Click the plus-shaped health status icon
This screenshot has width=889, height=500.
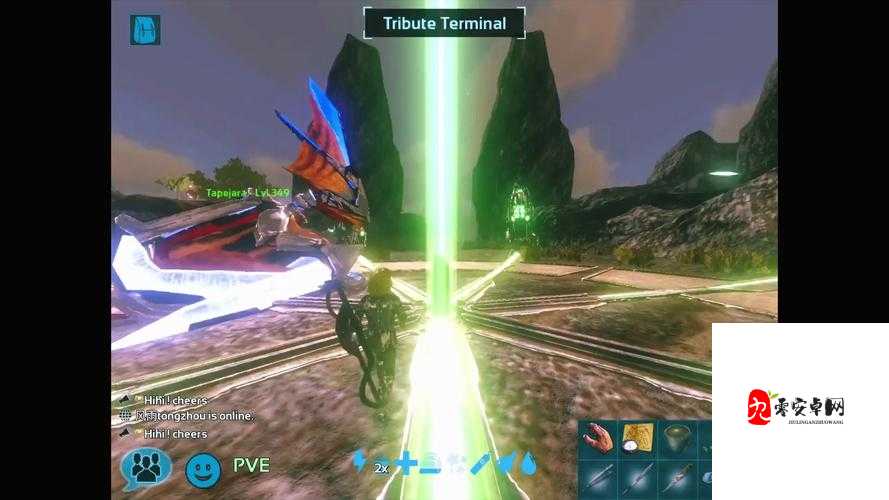point(405,462)
